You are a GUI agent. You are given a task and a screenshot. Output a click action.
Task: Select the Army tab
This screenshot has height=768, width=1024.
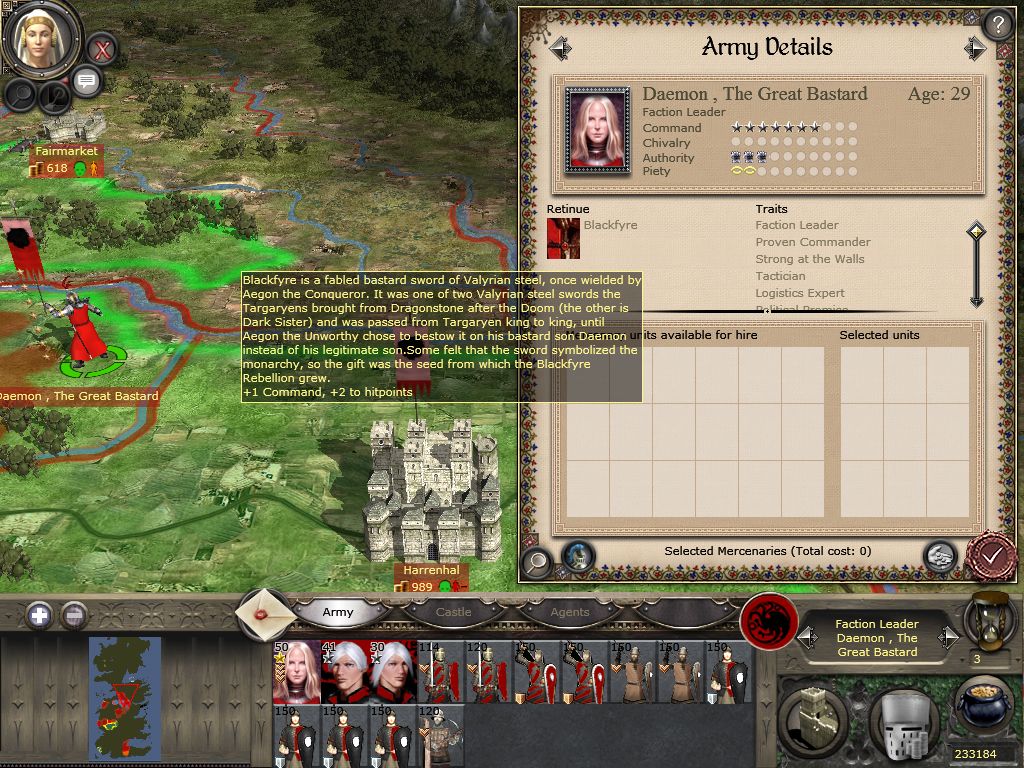(x=338, y=612)
